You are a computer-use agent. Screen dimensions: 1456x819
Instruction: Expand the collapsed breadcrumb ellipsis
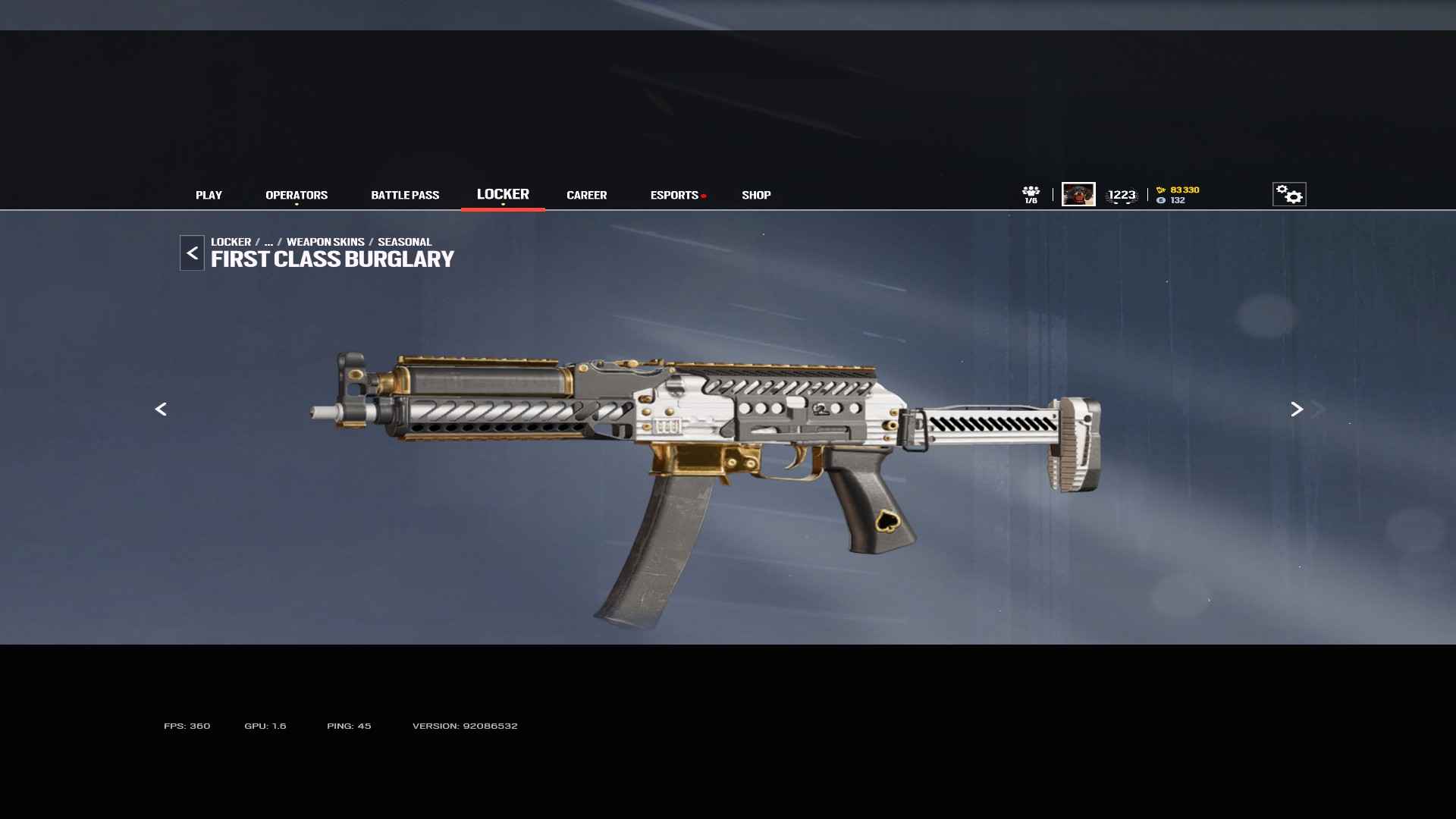pos(268,242)
